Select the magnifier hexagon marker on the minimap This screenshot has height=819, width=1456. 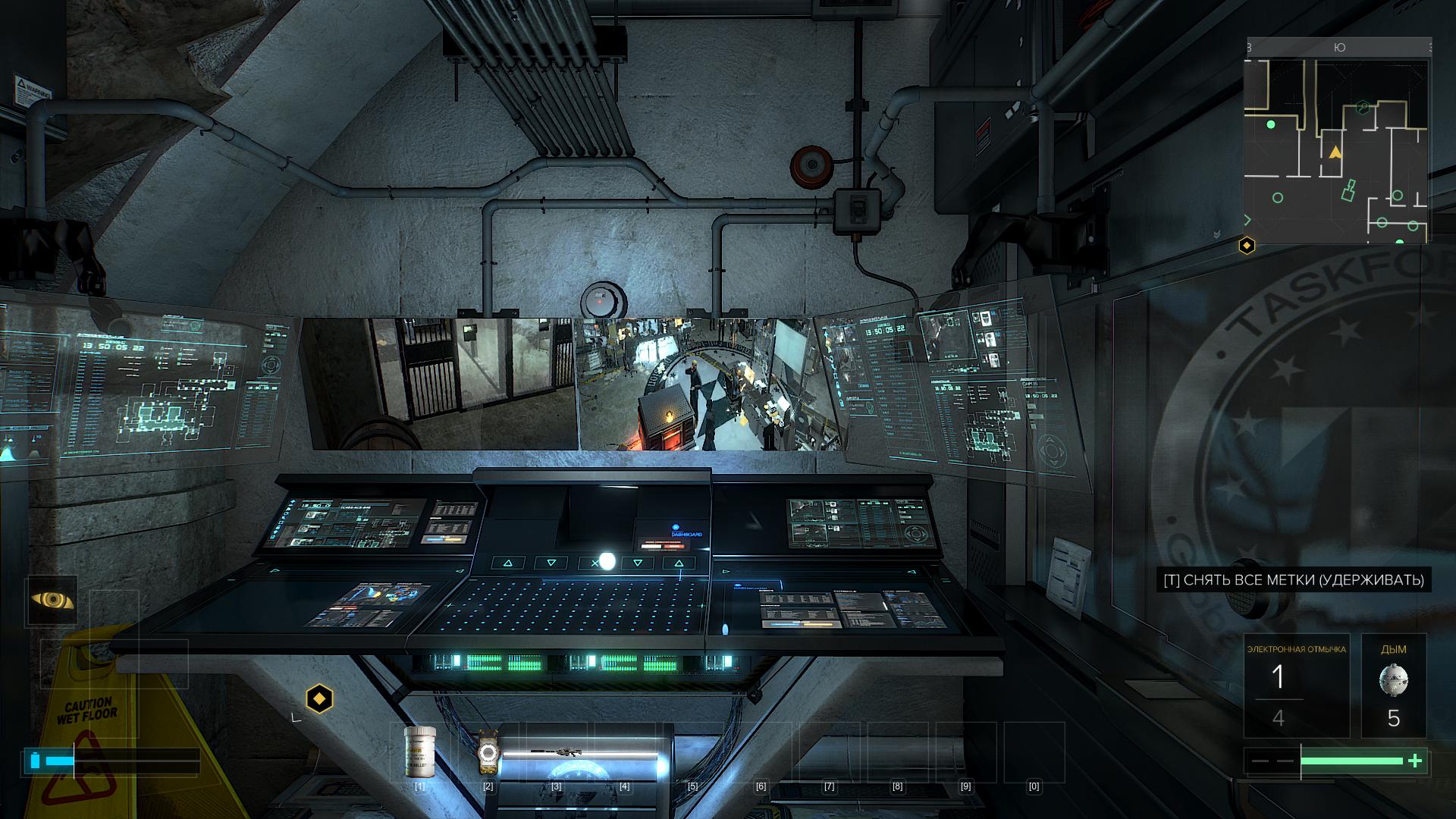pyautogui.click(x=1363, y=107)
